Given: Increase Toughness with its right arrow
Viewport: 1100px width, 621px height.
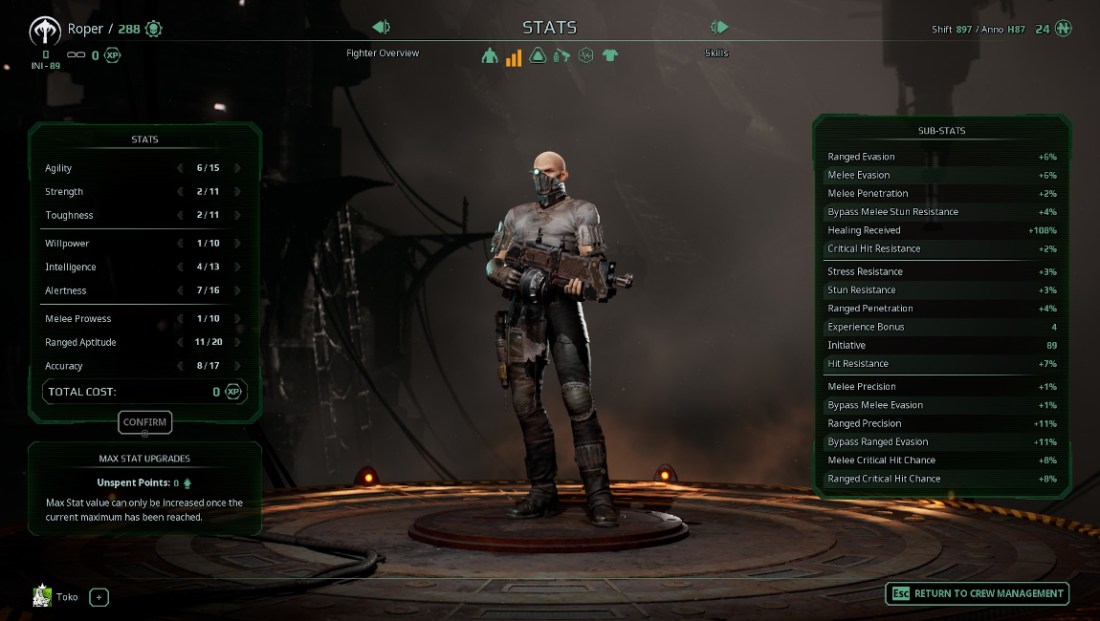Looking at the screenshot, I should pos(238,215).
